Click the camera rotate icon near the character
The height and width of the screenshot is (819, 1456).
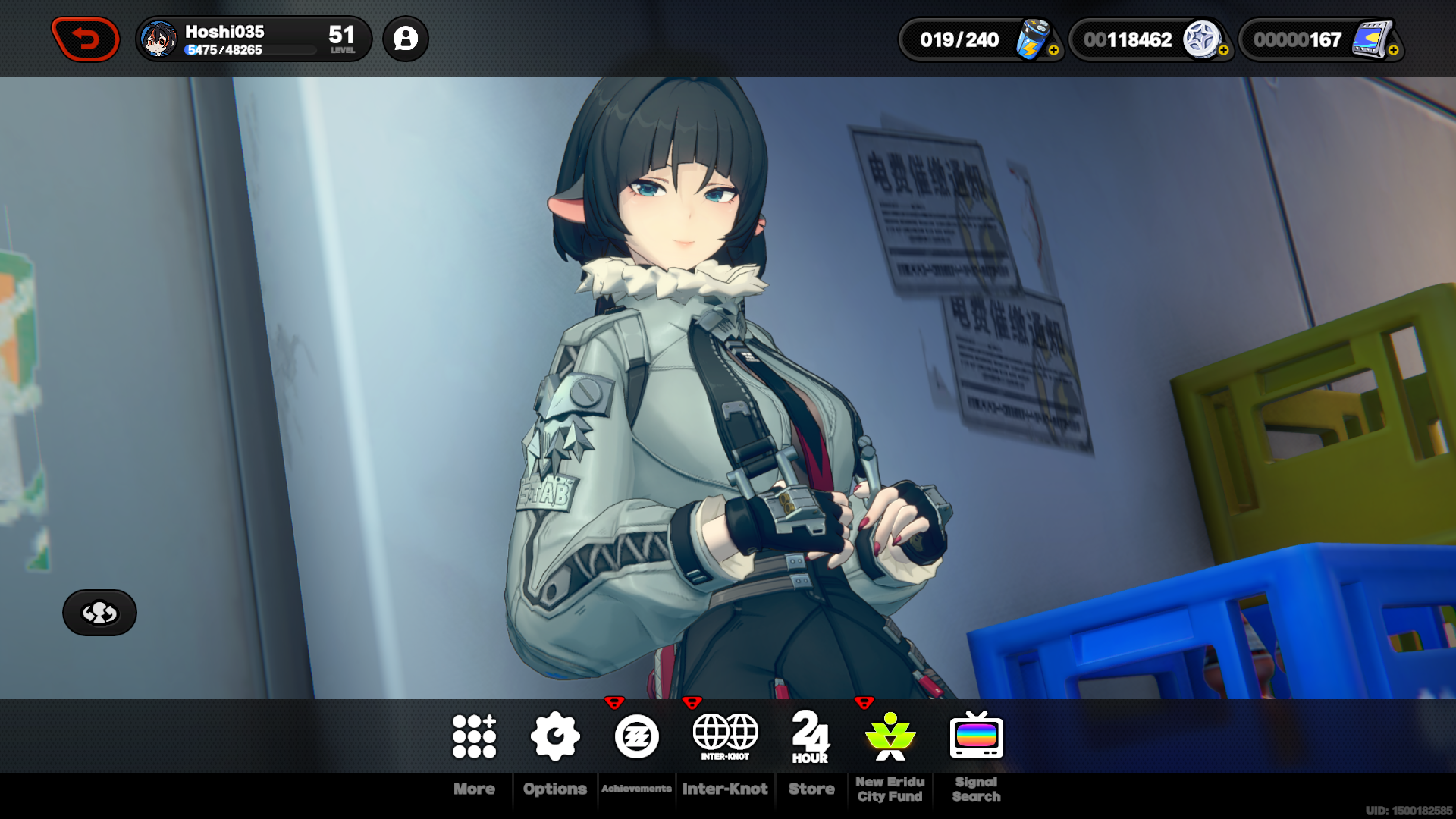tap(99, 613)
